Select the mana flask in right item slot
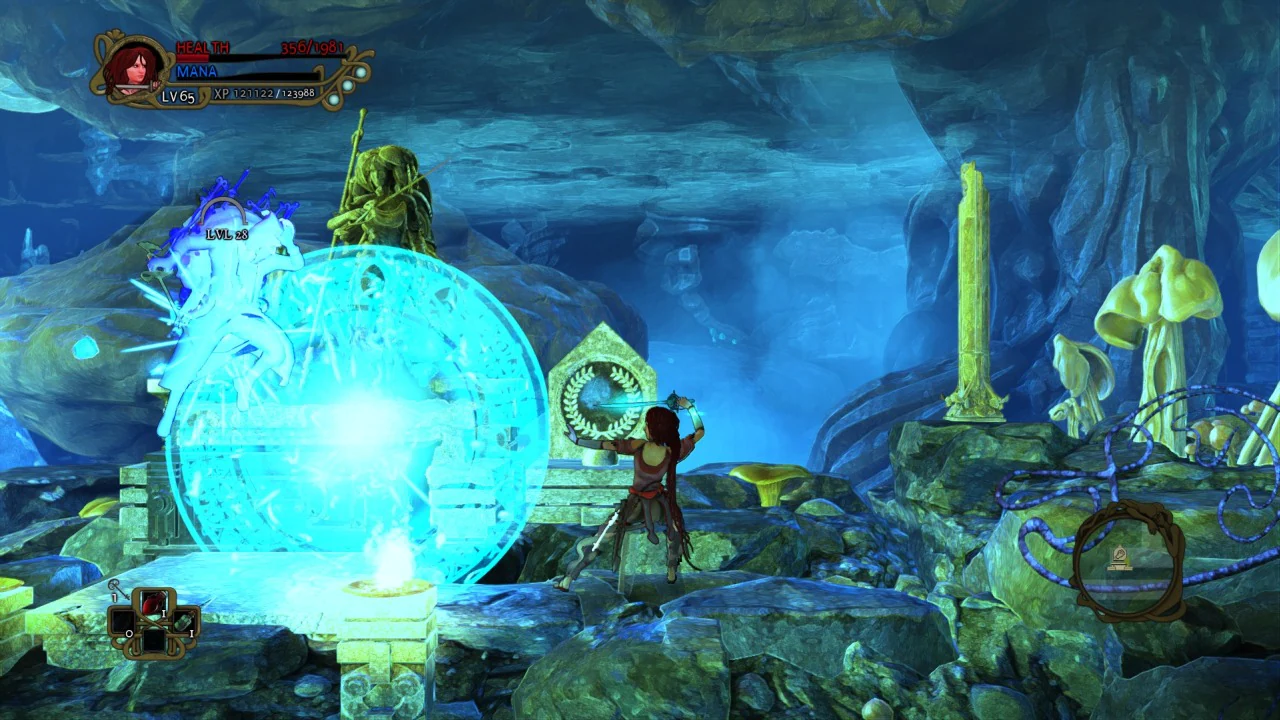1280x720 pixels. click(182, 623)
